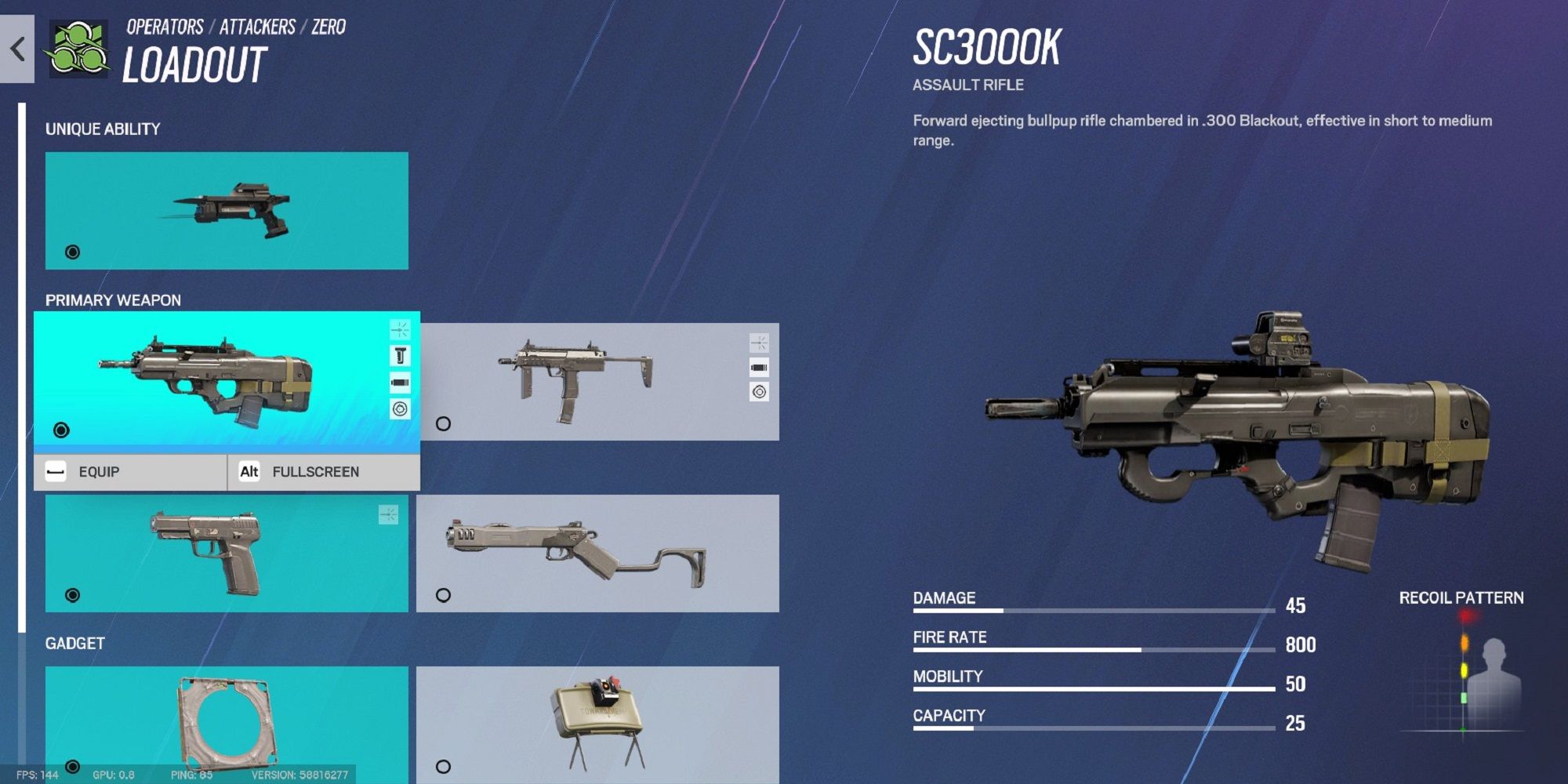Open the Operators breadcrumb link
Screen dimensions: 1568x784
pyautogui.click(x=165, y=27)
